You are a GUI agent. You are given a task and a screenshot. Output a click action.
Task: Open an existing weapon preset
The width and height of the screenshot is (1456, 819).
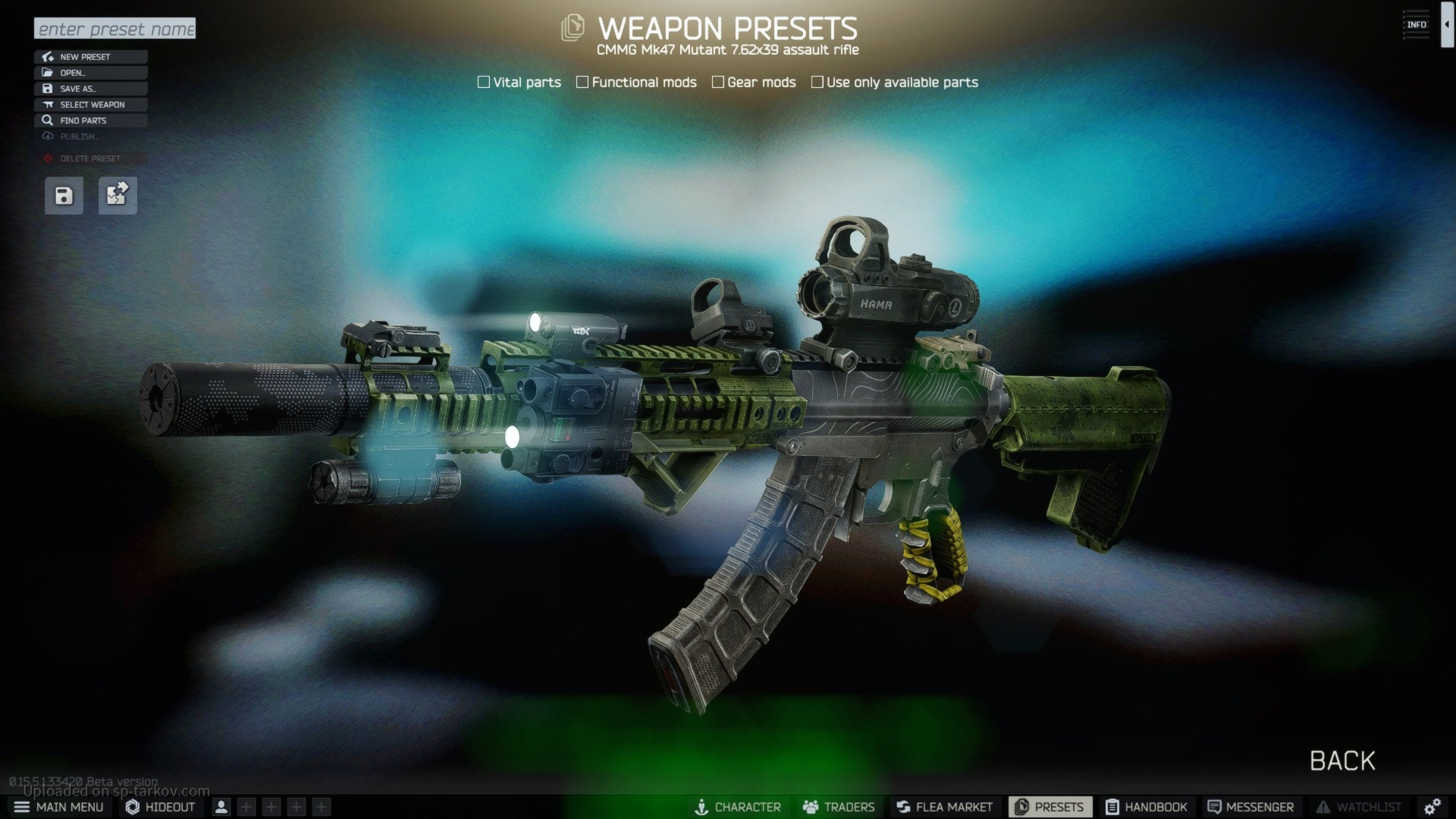point(90,73)
